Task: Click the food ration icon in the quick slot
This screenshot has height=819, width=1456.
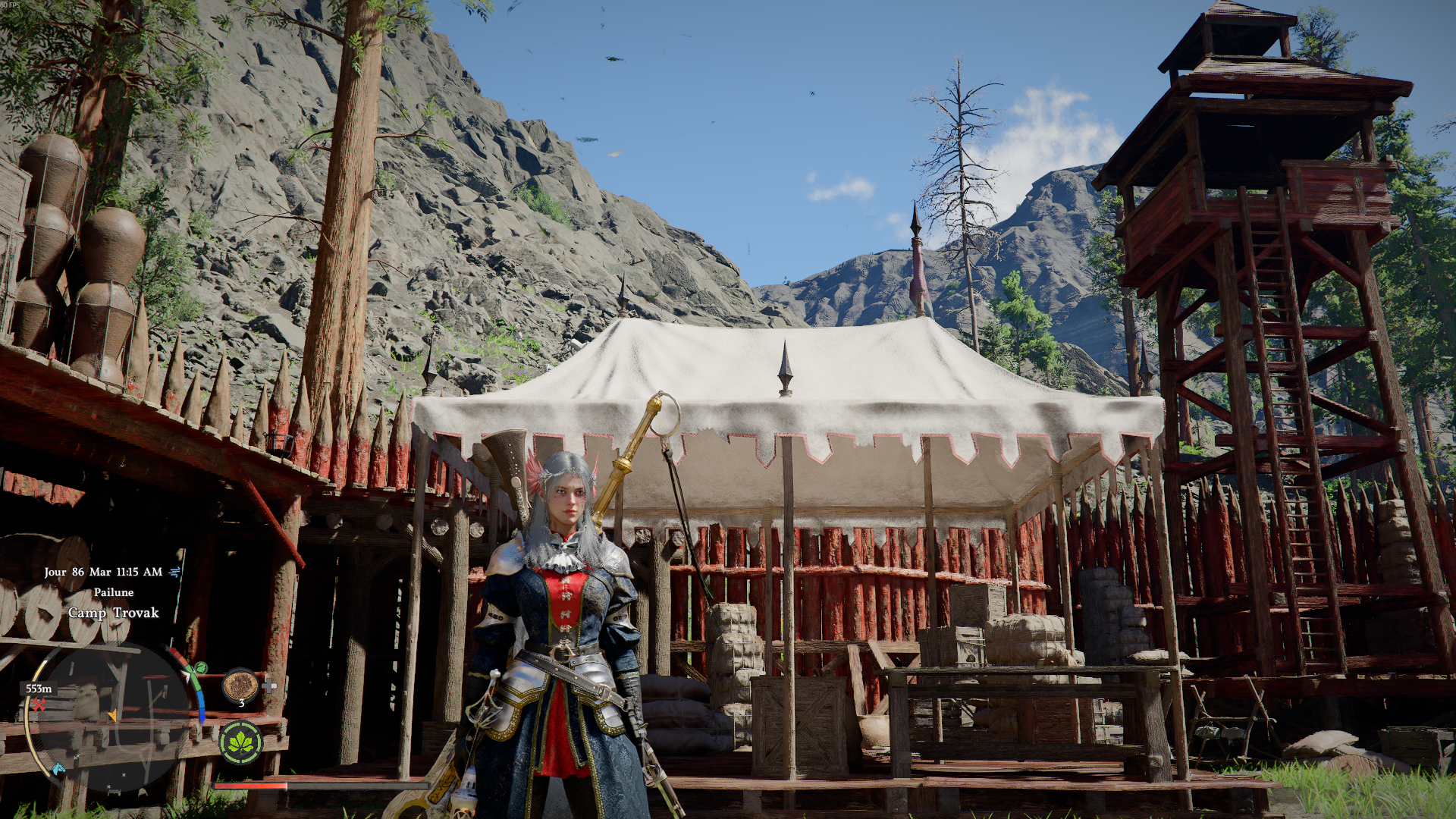Action: coord(241,686)
